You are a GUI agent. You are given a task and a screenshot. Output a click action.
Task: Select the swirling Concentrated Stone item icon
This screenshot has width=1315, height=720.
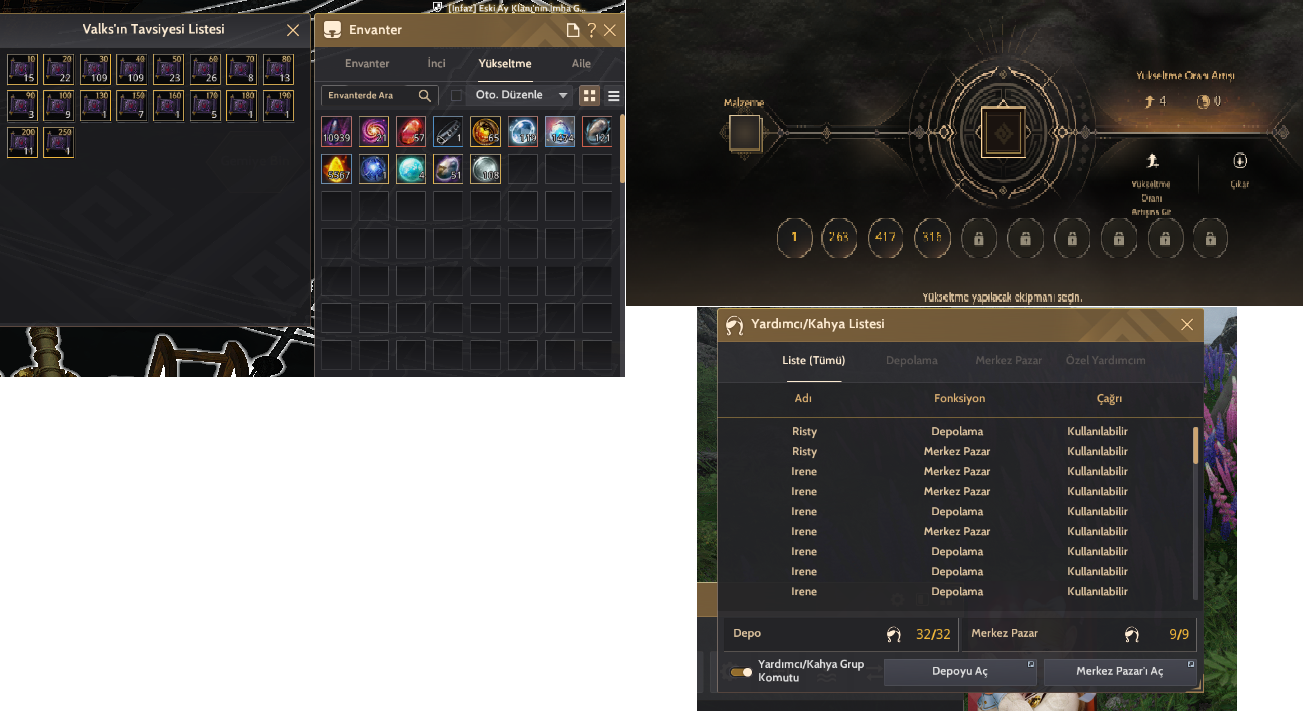[x=373, y=131]
